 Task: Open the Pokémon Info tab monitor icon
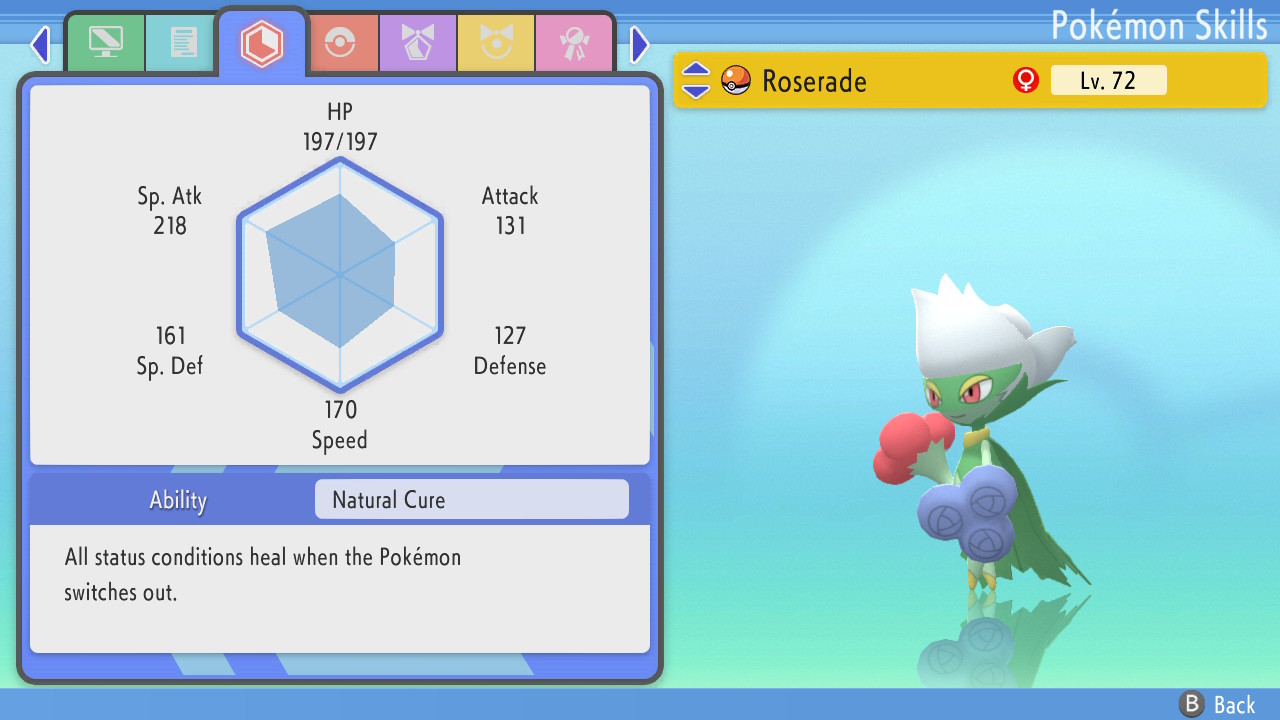tap(105, 42)
